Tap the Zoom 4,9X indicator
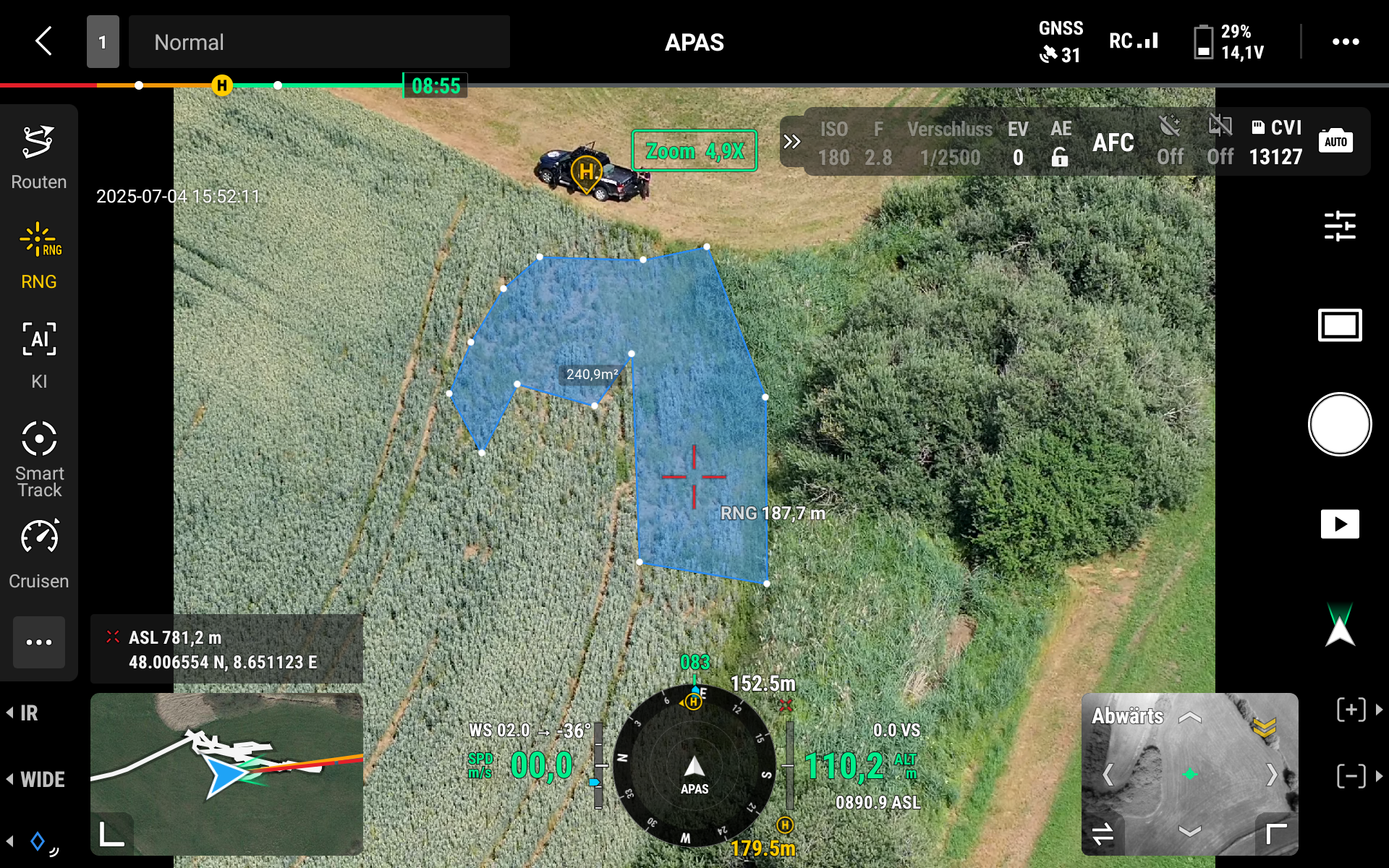The height and width of the screenshot is (868, 1389). (x=694, y=151)
